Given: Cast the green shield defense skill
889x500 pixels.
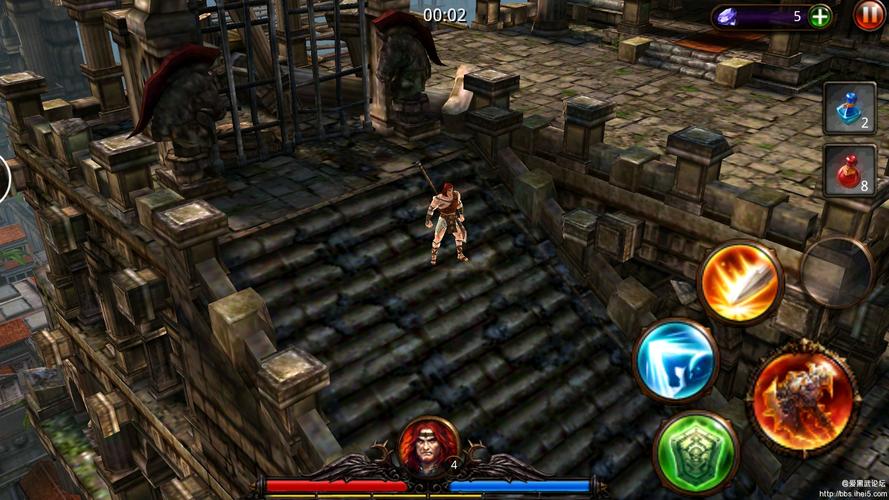Looking at the screenshot, I should (x=696, y=451).
